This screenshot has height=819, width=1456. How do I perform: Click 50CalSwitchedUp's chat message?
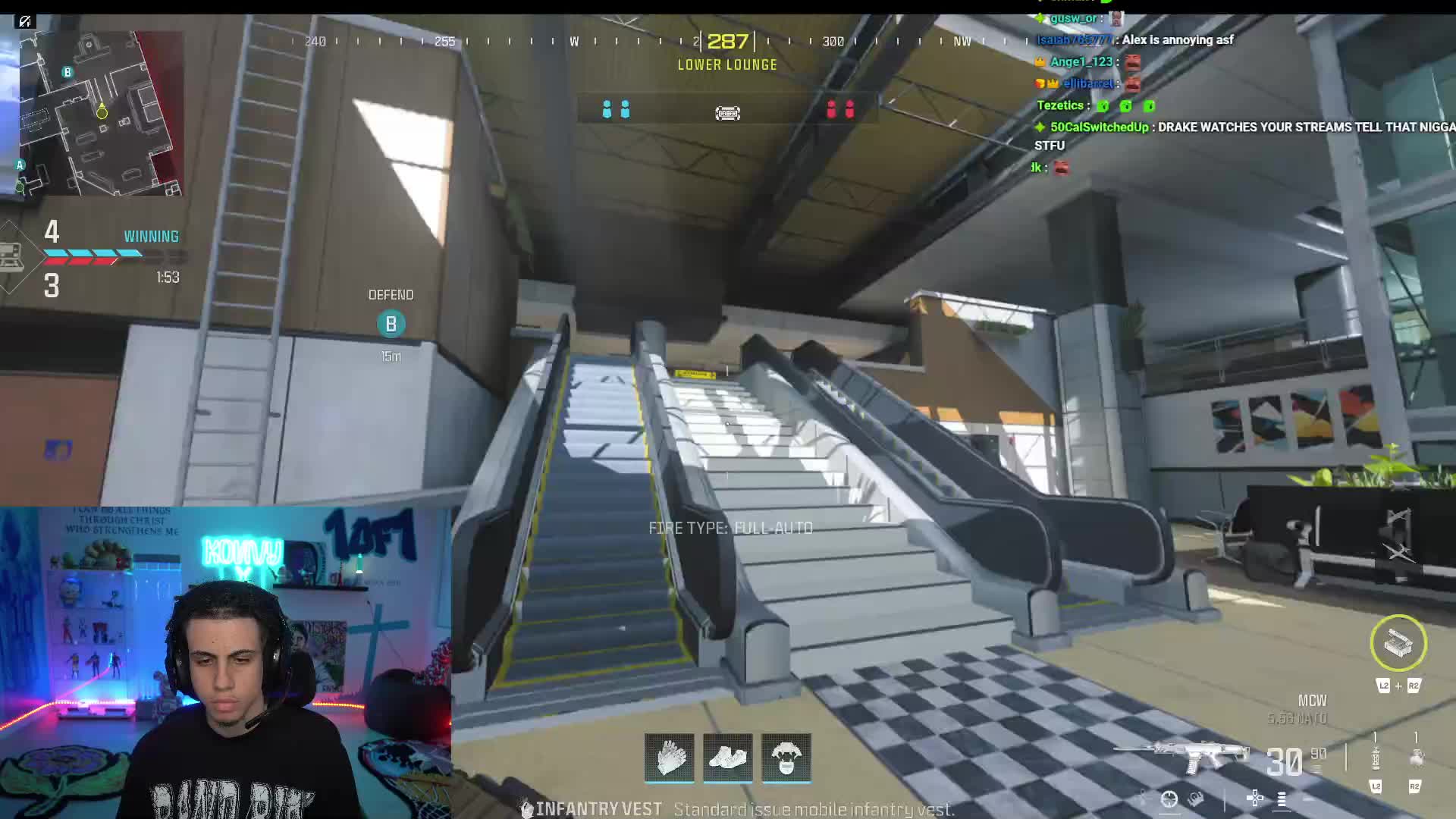point(1244,127)
